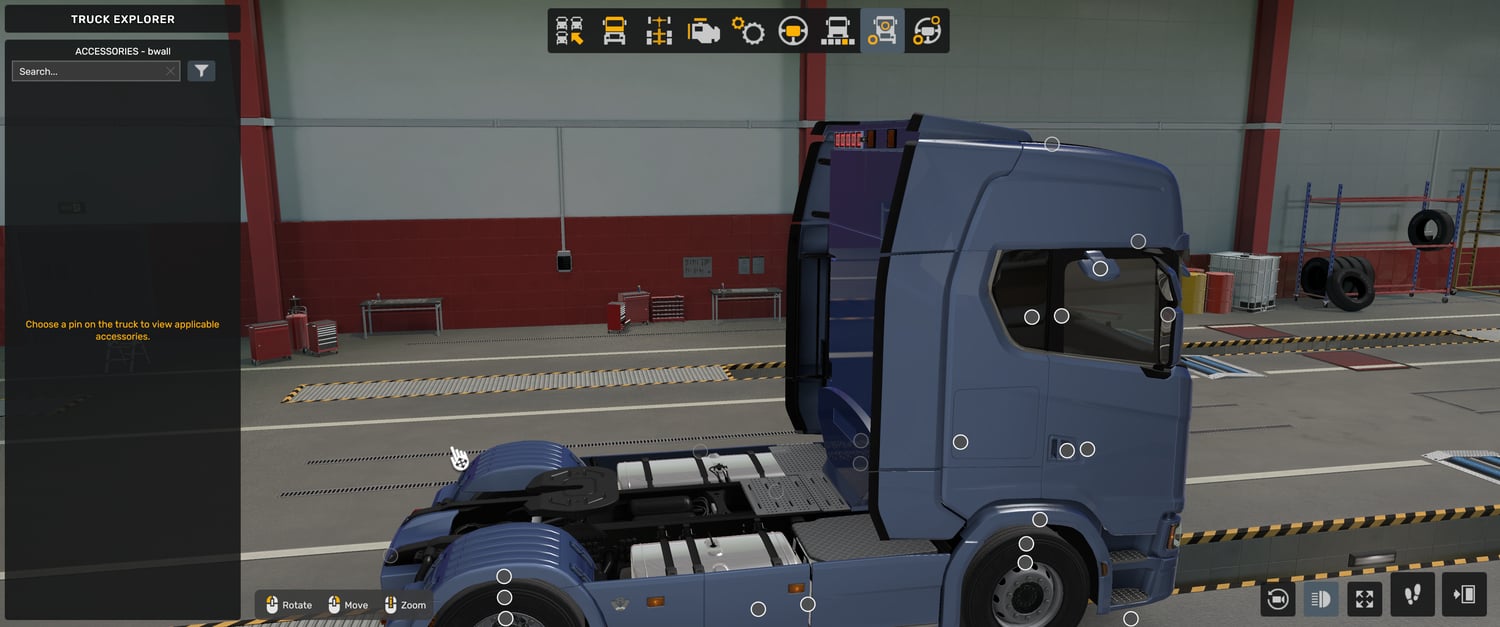Clear the search field with X
The height and width of the screenshot is (627, 1500).
tap(171, 72)
